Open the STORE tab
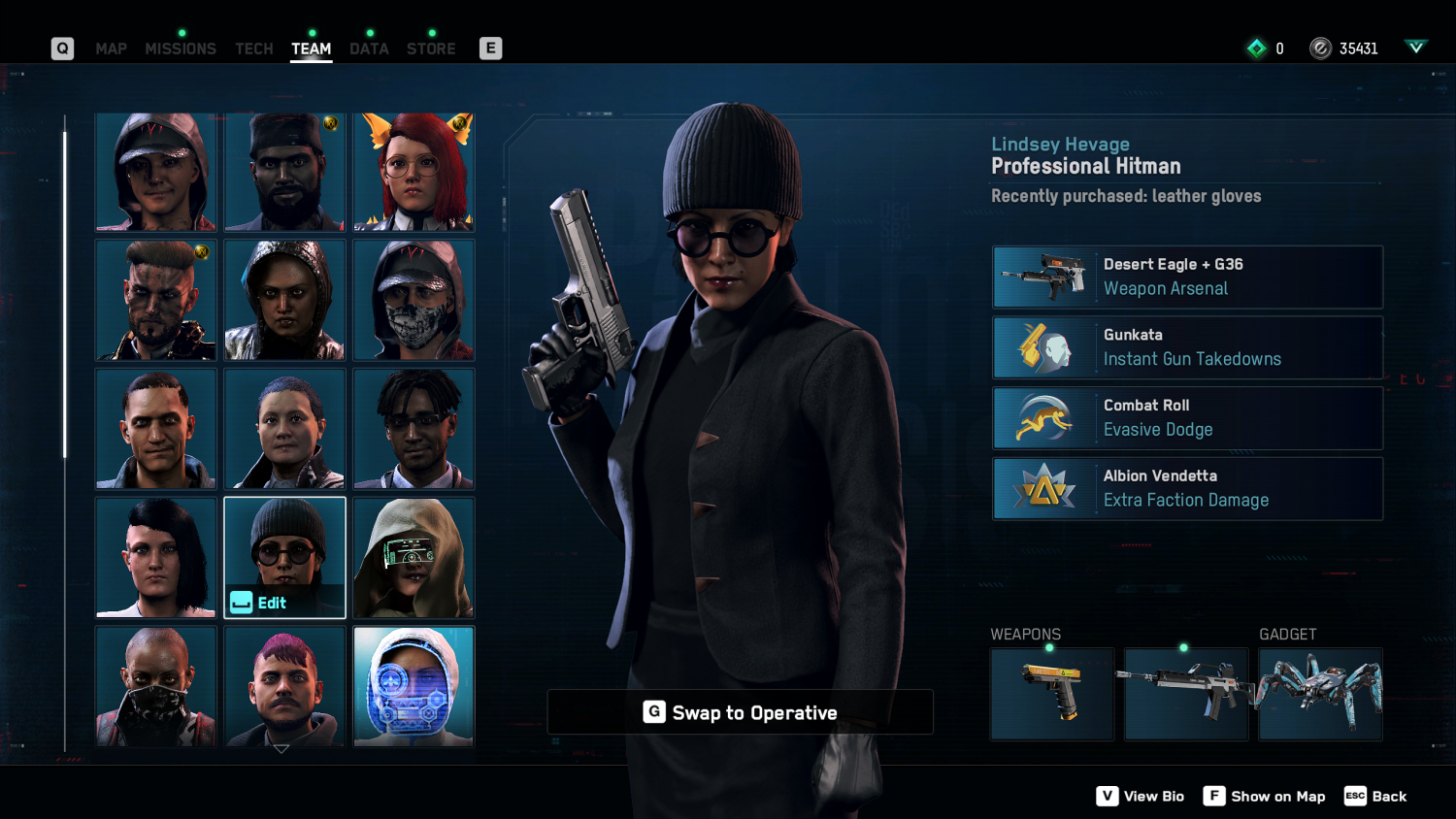The width and height of the screenshot is (1456, 819). (x=431, y=49)
